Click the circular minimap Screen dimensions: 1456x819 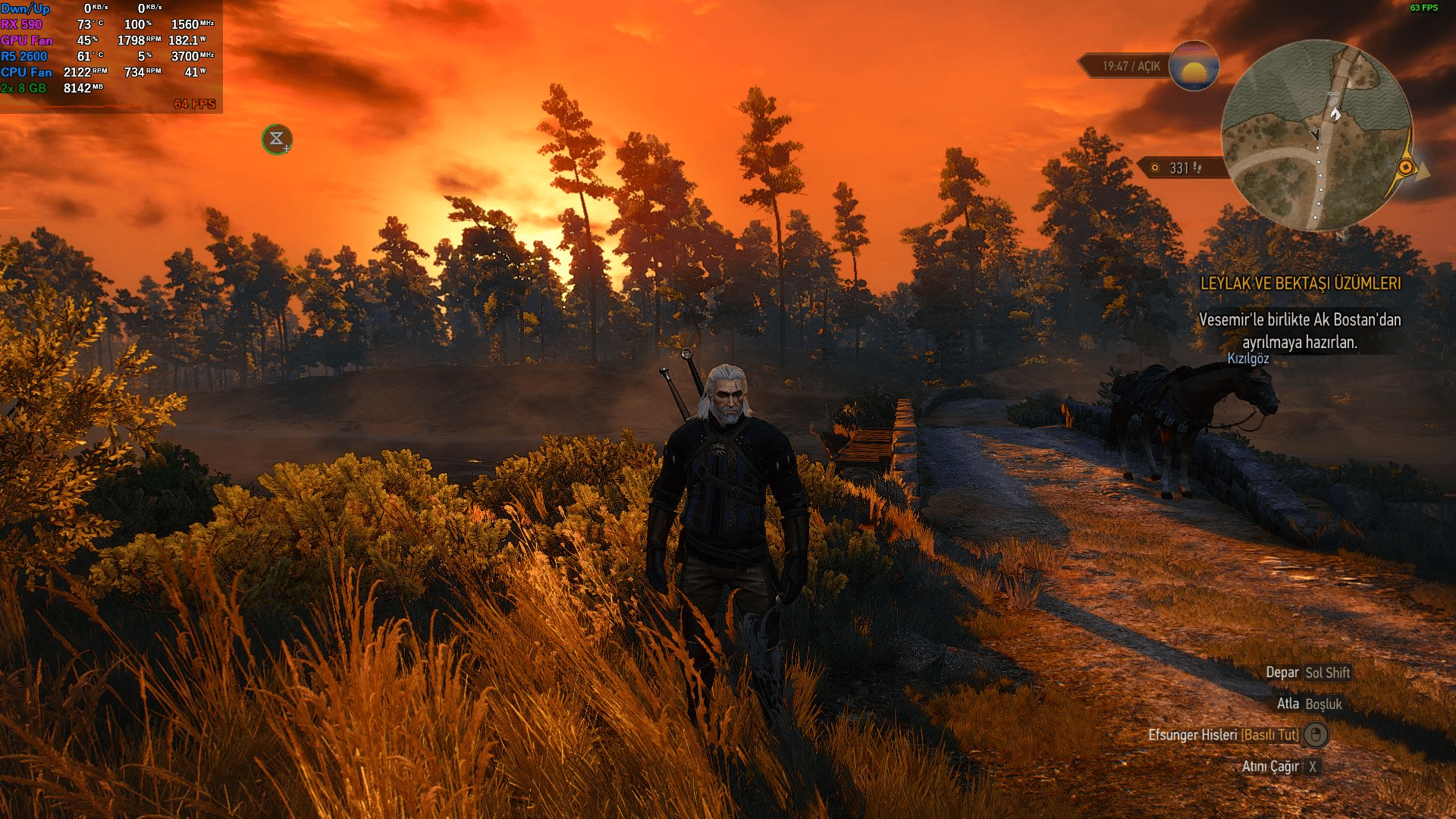(x=1317, y=136)
